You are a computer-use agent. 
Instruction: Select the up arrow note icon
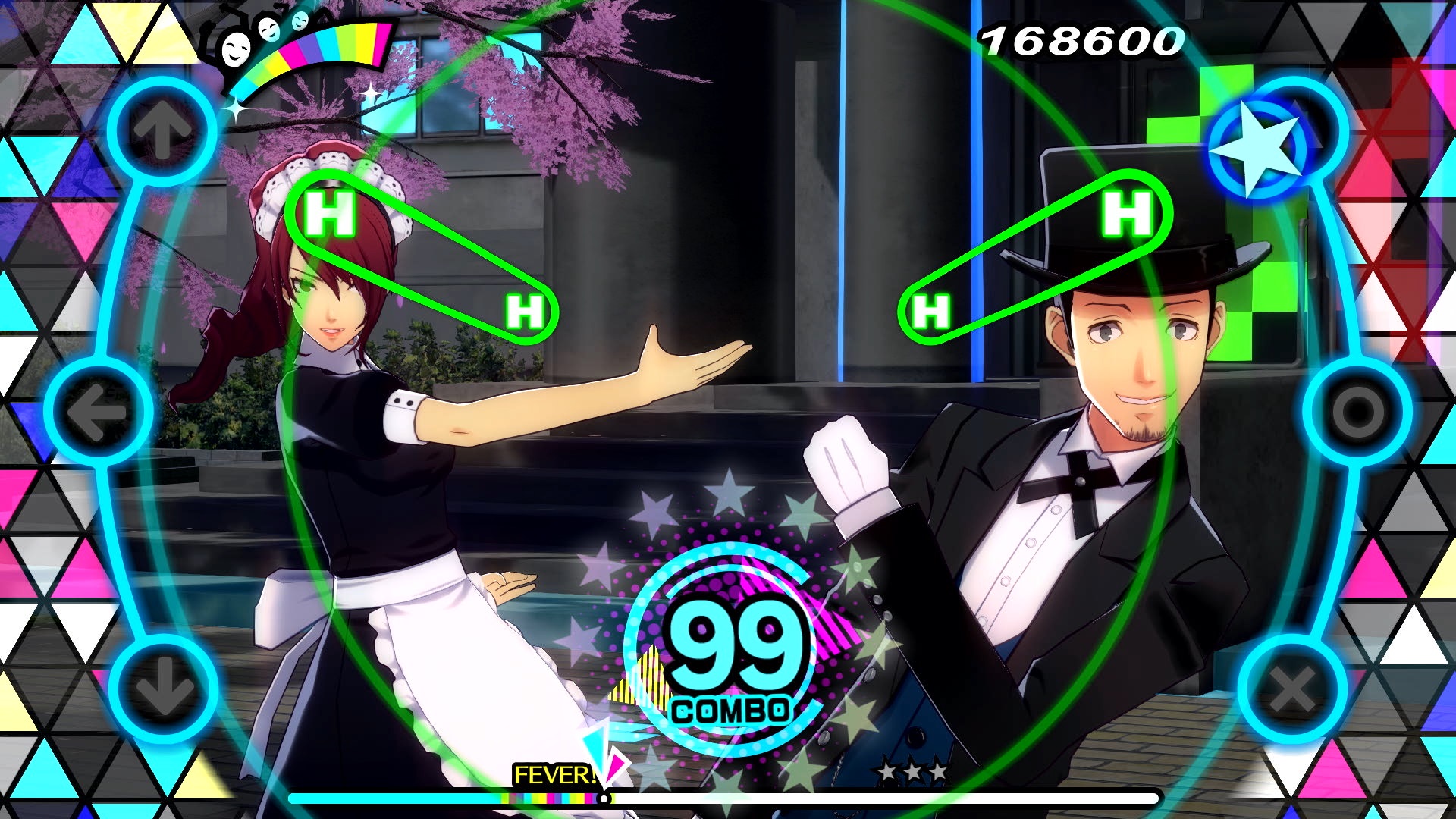[x=159, y=129]
